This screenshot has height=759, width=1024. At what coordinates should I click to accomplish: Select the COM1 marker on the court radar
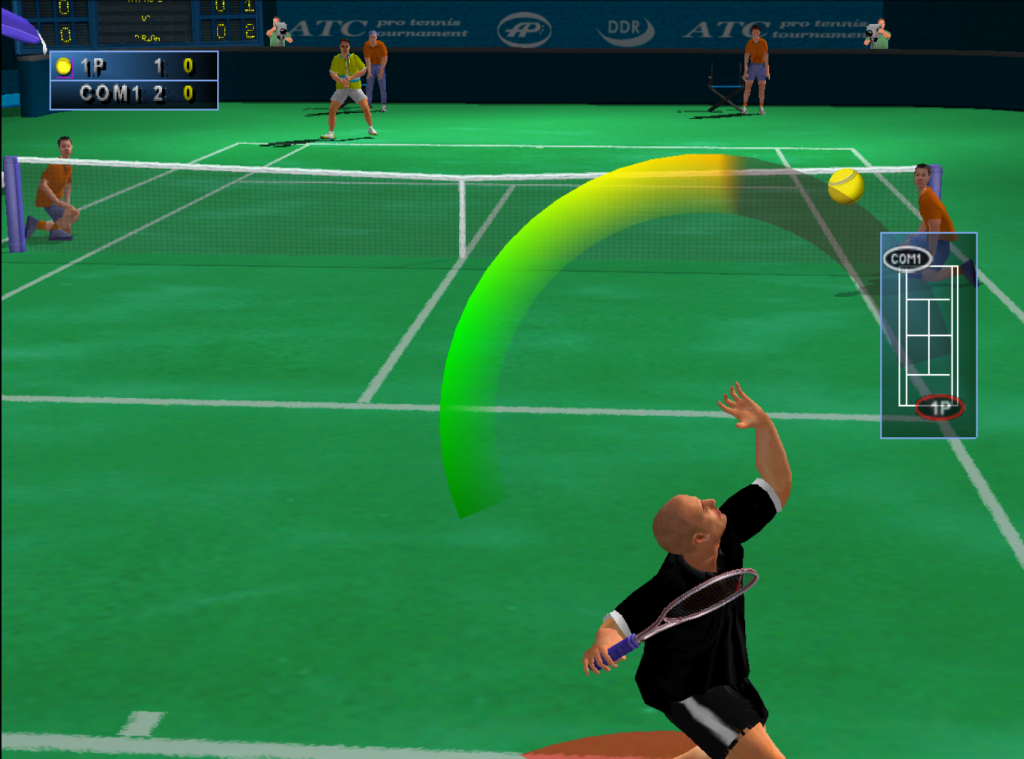[907, 259]
